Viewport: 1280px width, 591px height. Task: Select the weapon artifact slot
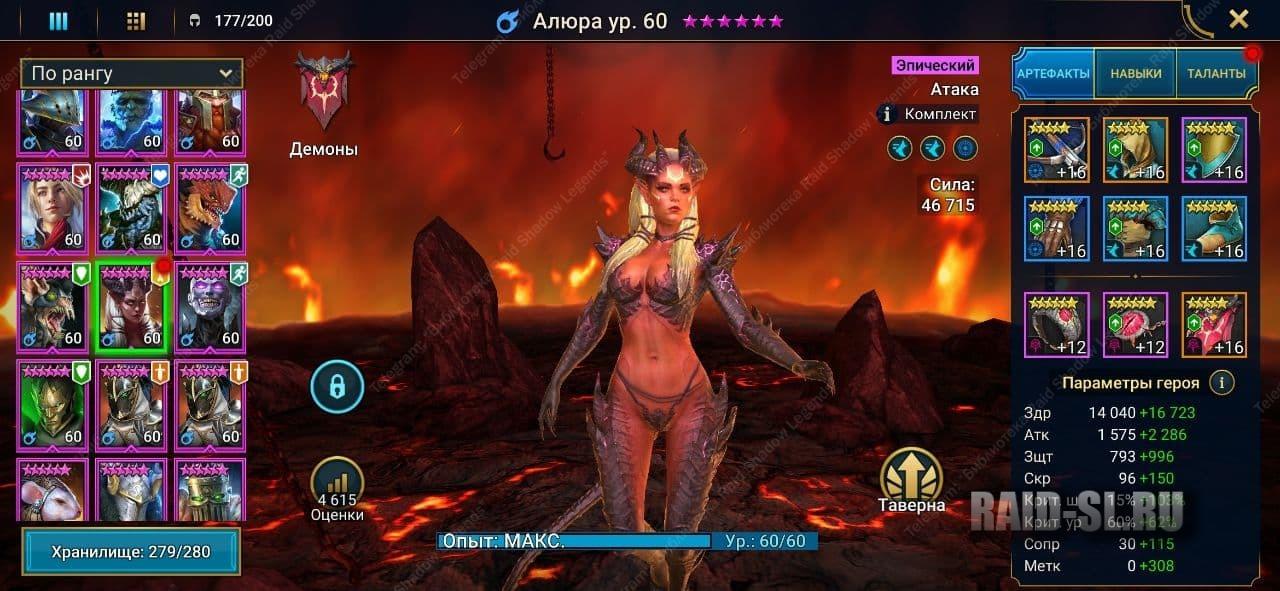coord(1056,150)
